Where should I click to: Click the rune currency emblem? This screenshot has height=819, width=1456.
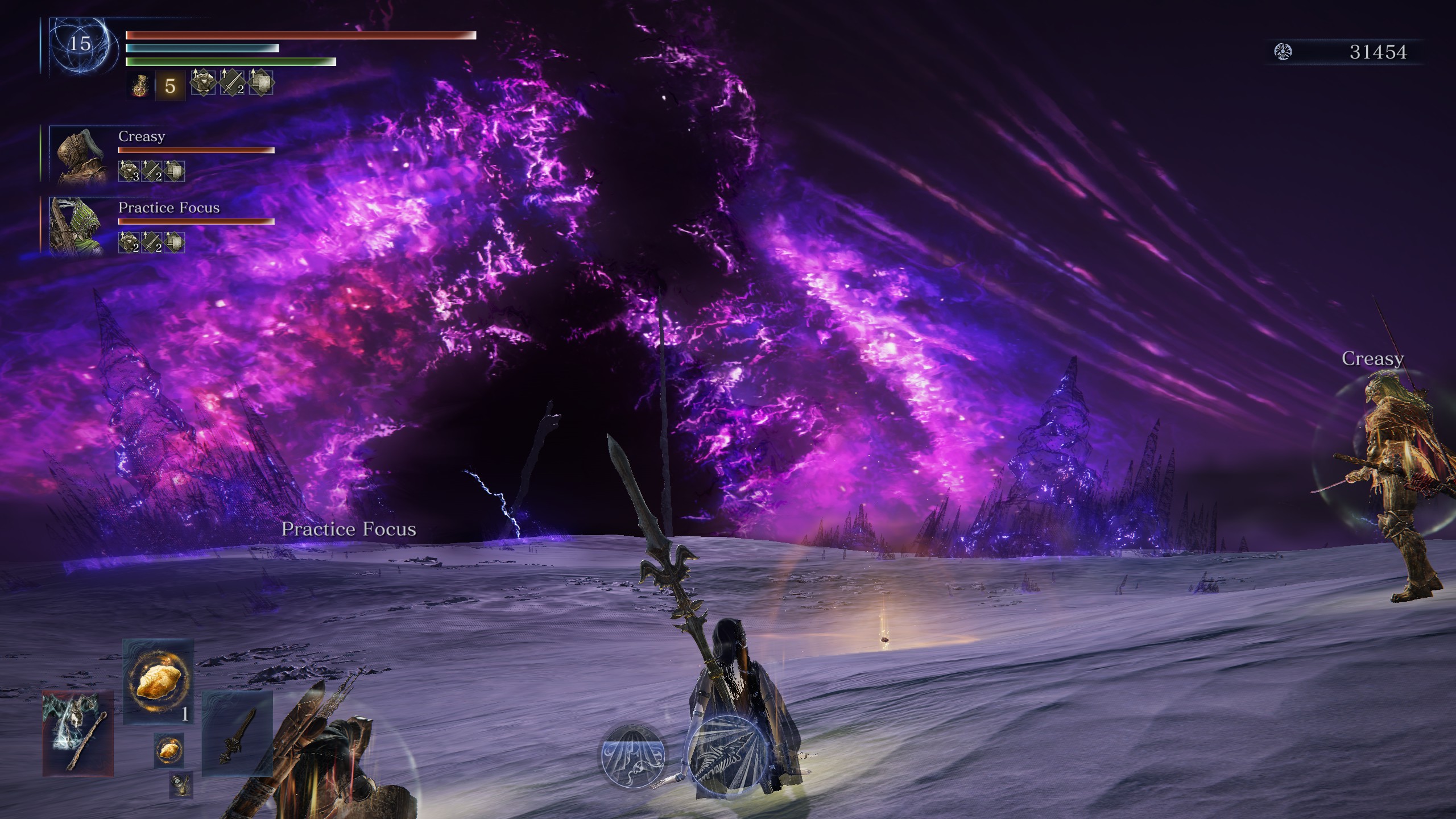(1283, 52)
